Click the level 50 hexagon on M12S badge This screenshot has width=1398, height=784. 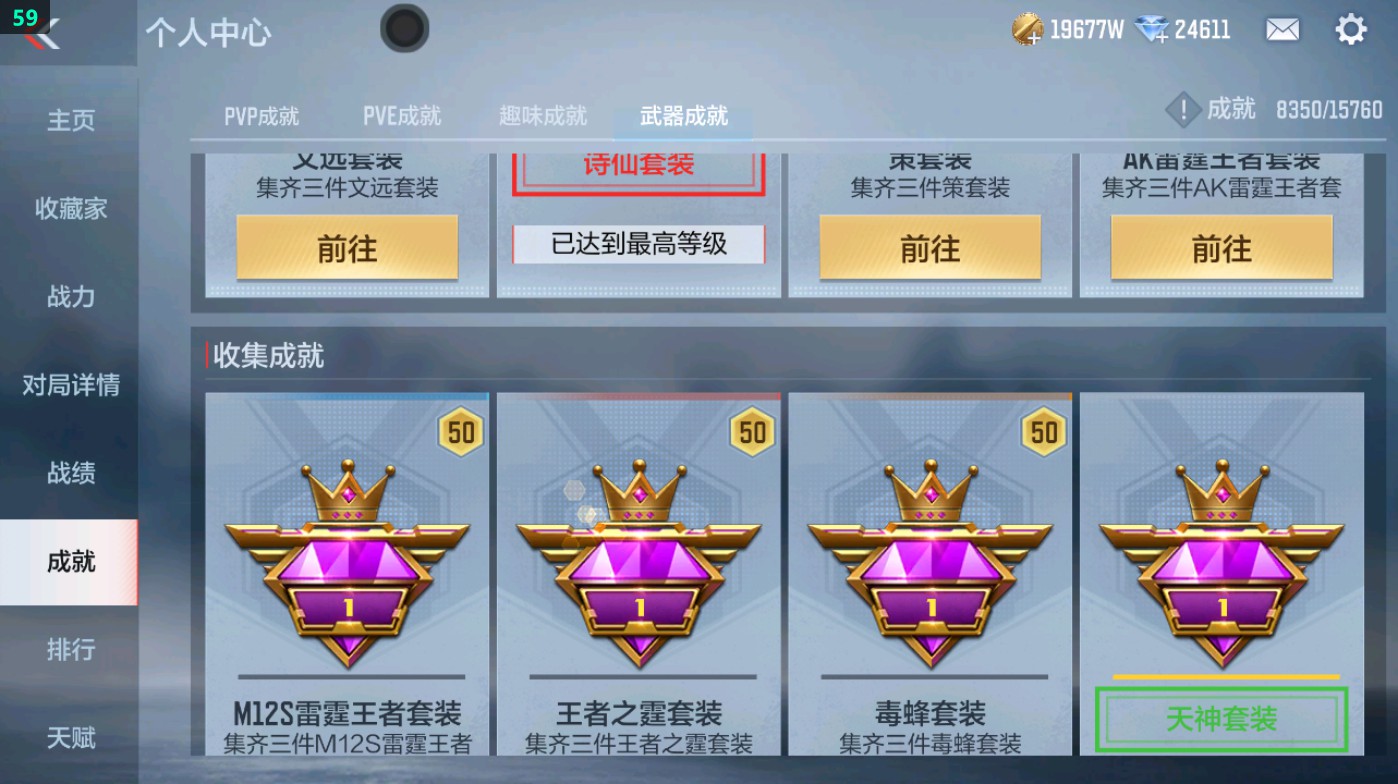pyautogui.click(x=461, y=433)
